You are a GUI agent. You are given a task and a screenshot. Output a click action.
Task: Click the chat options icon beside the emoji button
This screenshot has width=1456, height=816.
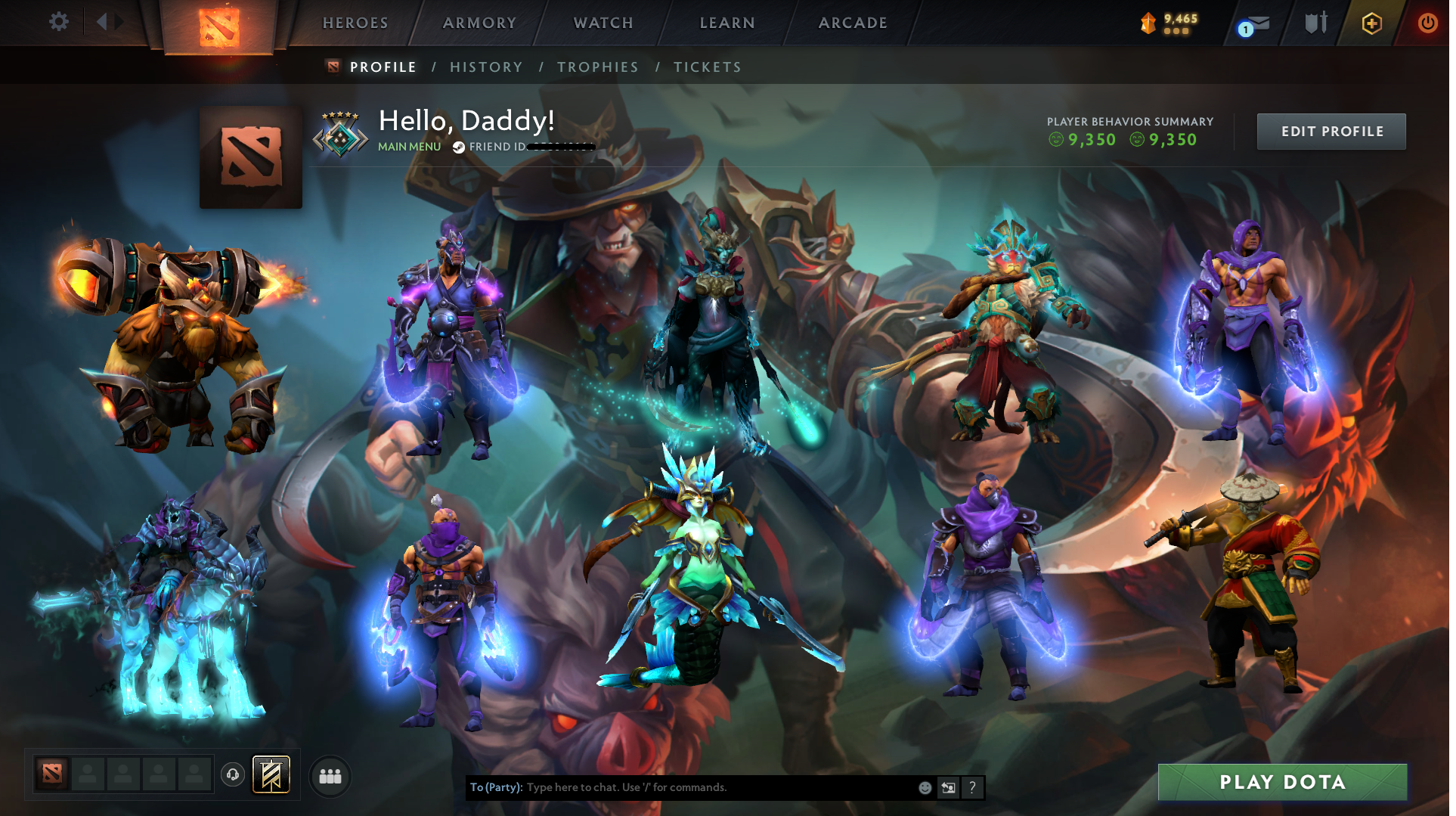coord(949,787)
